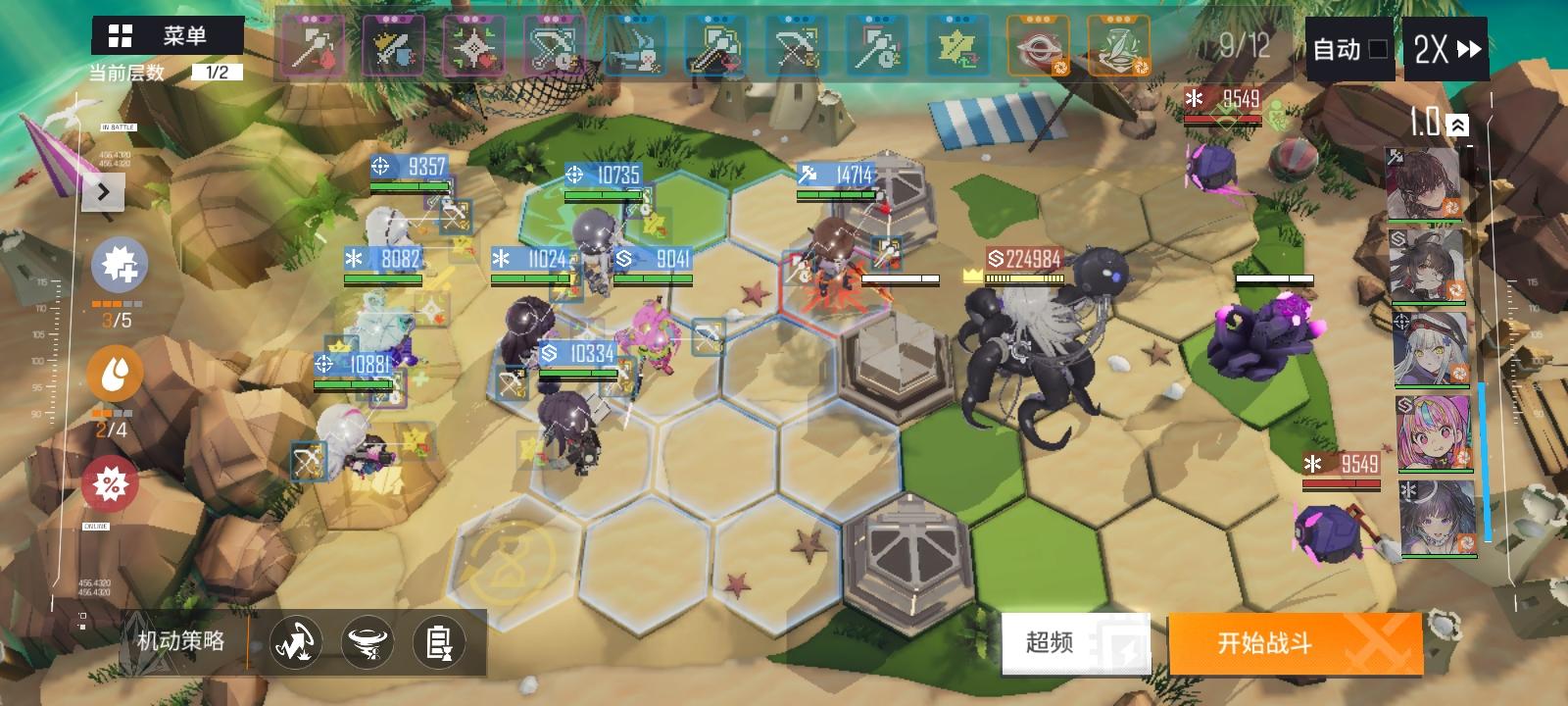
Task: Select the orange steering wheel skill card
Action: click(1038, 44)
